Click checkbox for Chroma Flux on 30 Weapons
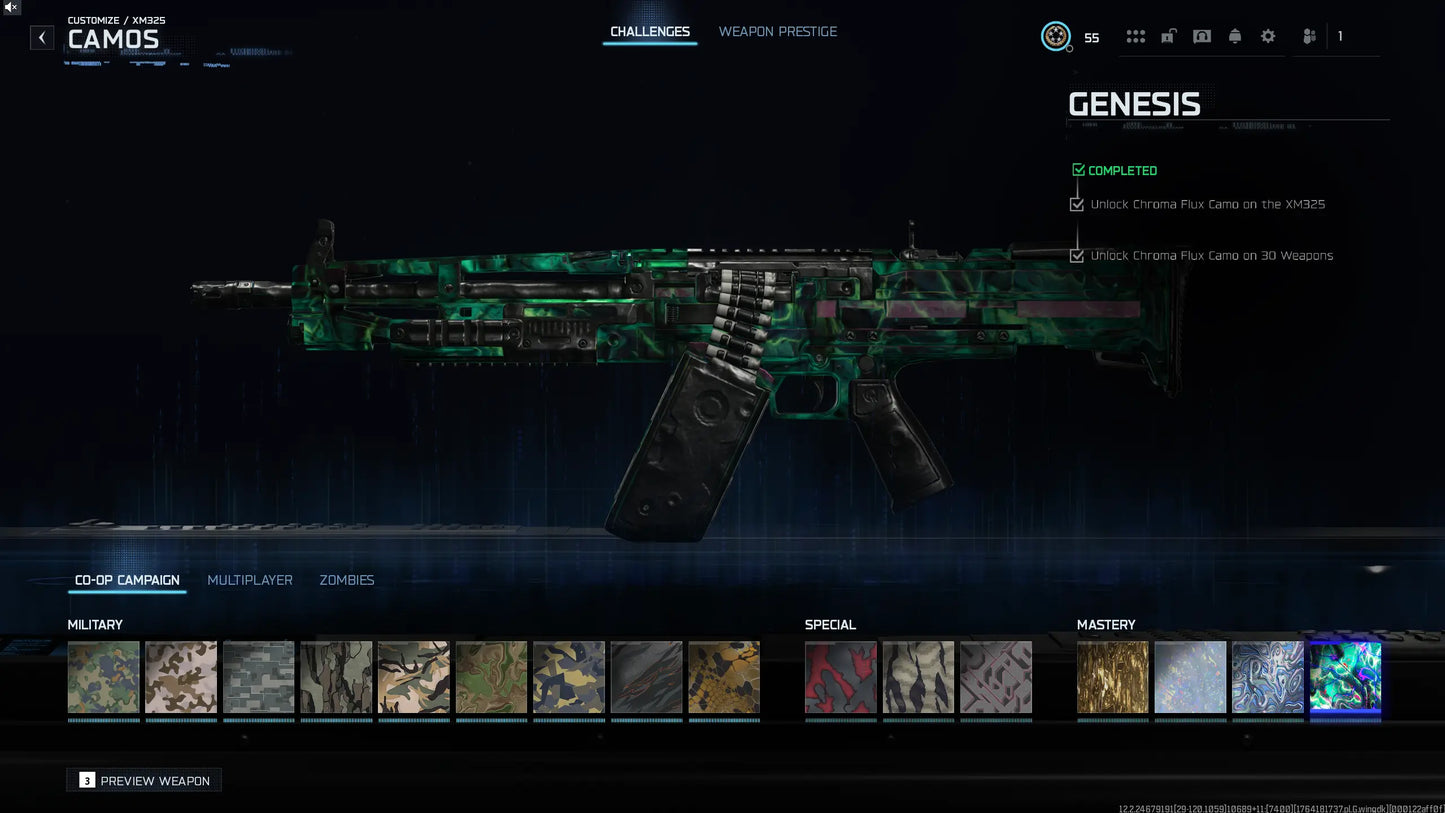This screenshot has width=1445, height=813. click(x=1076, y=255)
